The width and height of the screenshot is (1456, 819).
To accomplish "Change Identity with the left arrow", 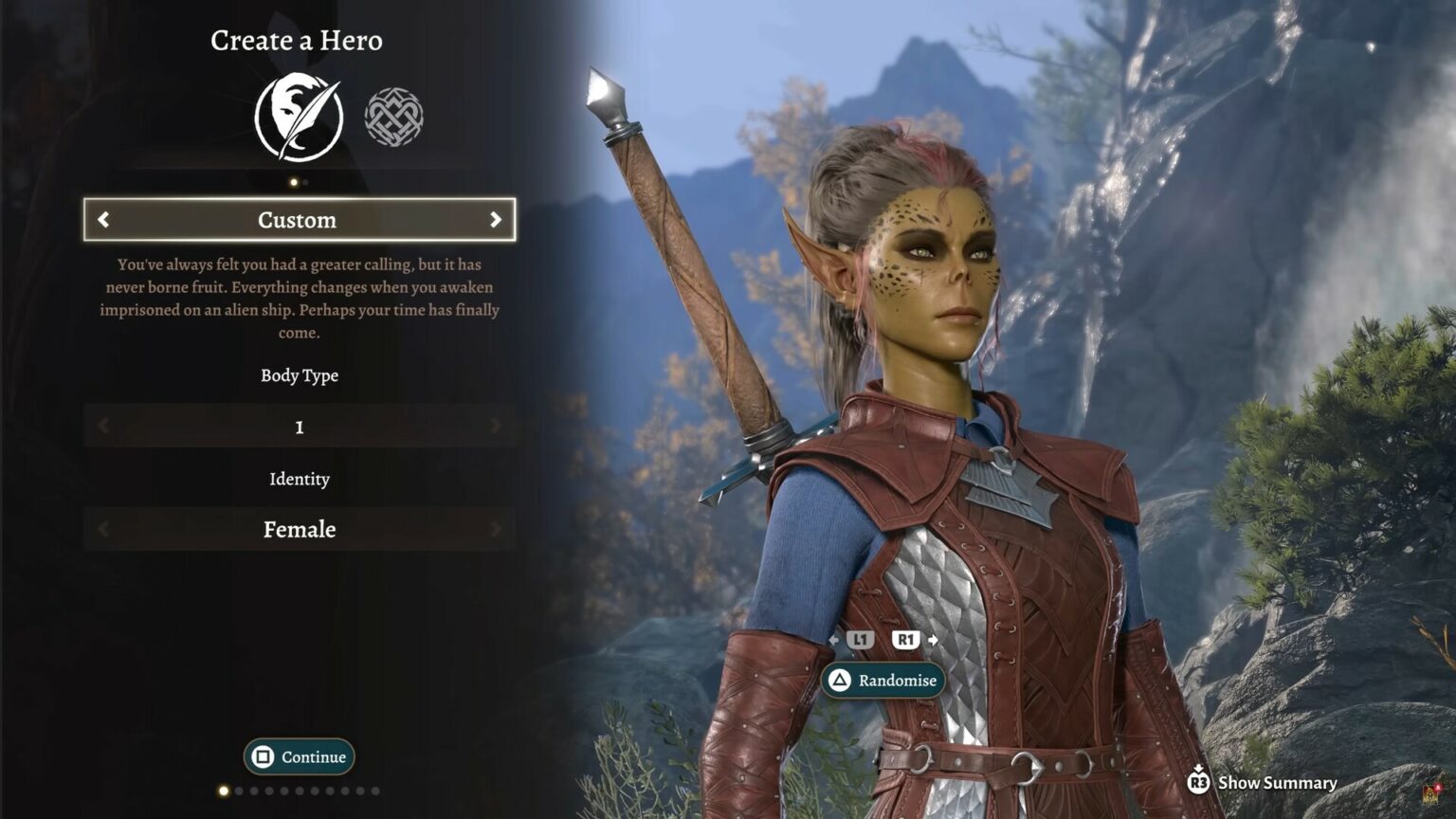I will pyautogui.click(x=103, y=529).
